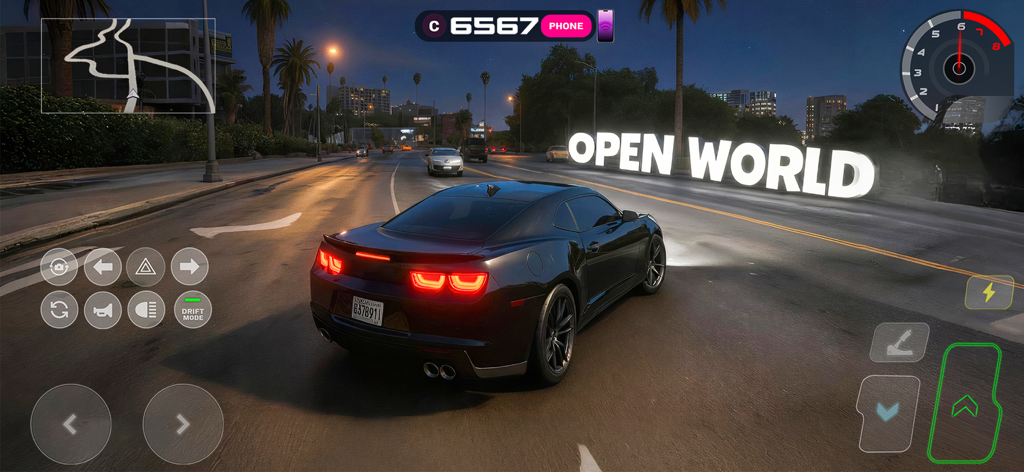Screen dimensions: 1024x472
Task: Turn on the left turn signal
Action: tap(102, 267)
